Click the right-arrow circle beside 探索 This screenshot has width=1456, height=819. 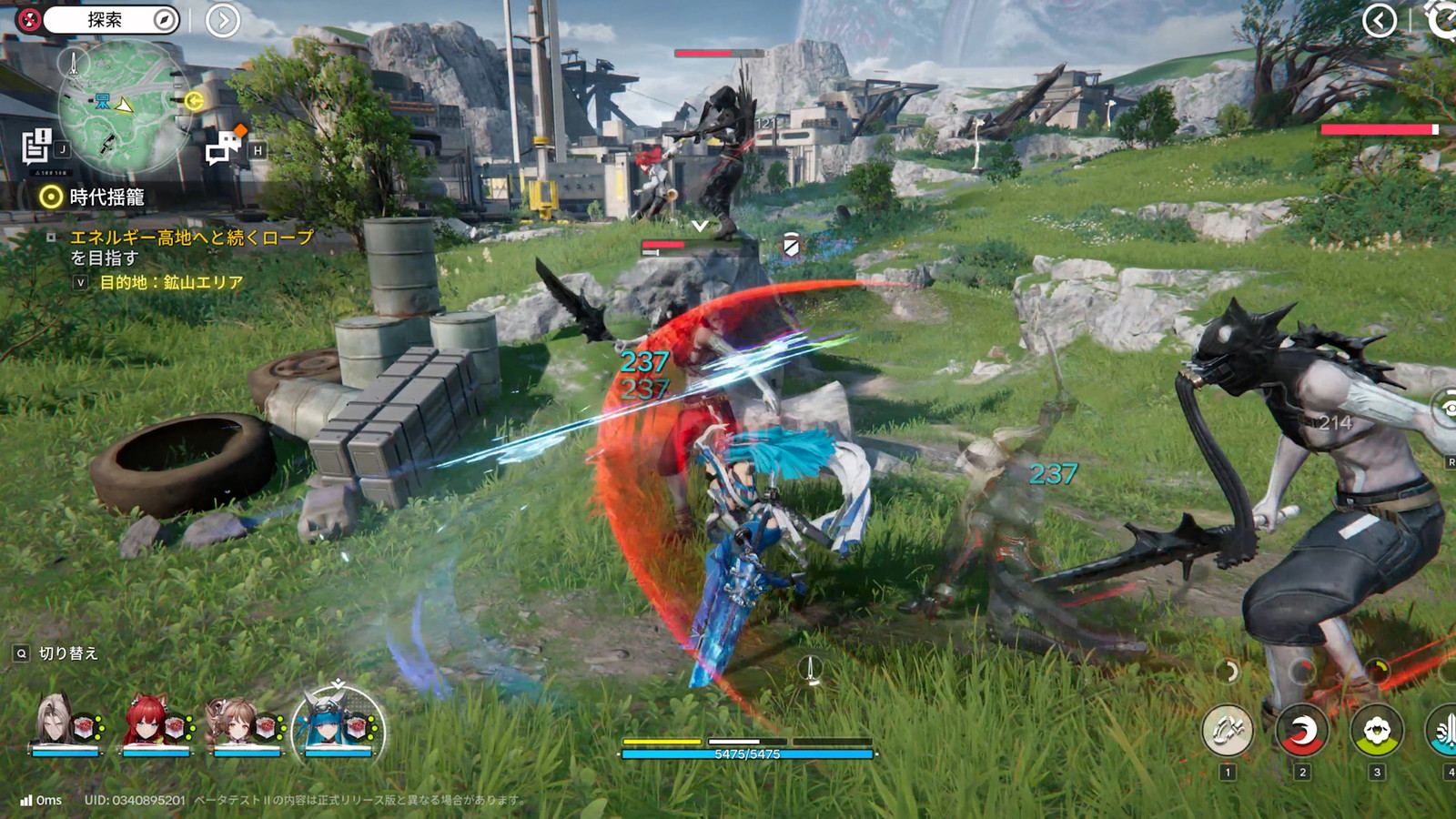pyautogui.click(x=223, y=20)
